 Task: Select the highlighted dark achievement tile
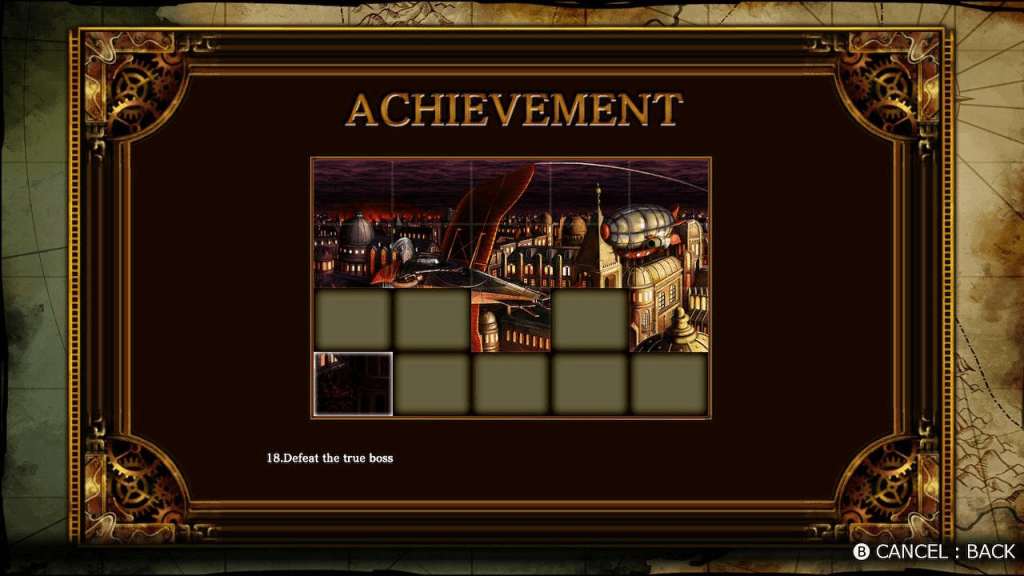coord(353,383)
